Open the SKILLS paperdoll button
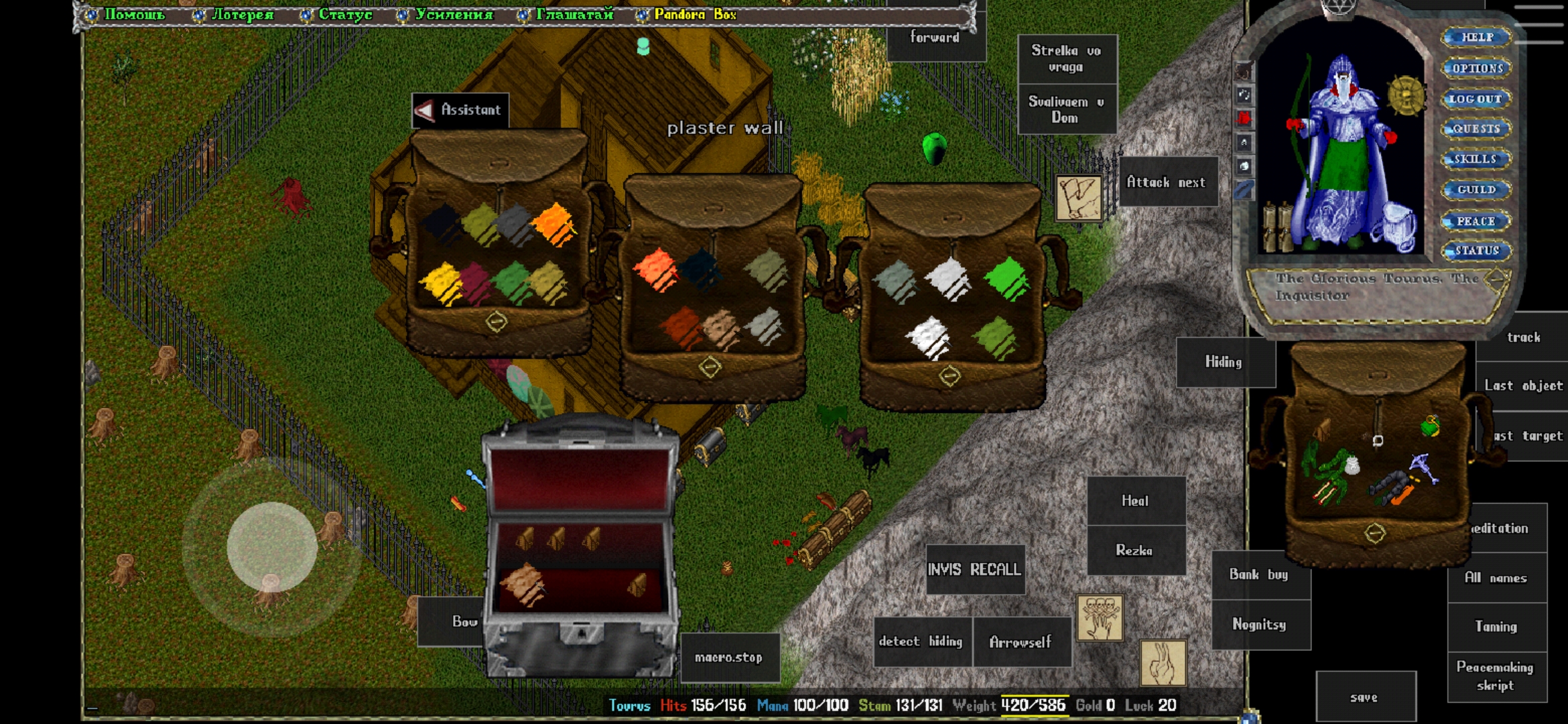Screen dimensions: 1568x724 pyautogui.click(x=1475, y=159)
